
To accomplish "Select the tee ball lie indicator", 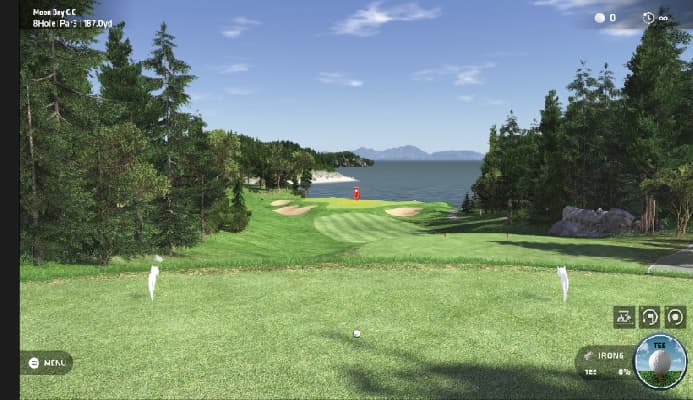I will (x=660, y=360).
